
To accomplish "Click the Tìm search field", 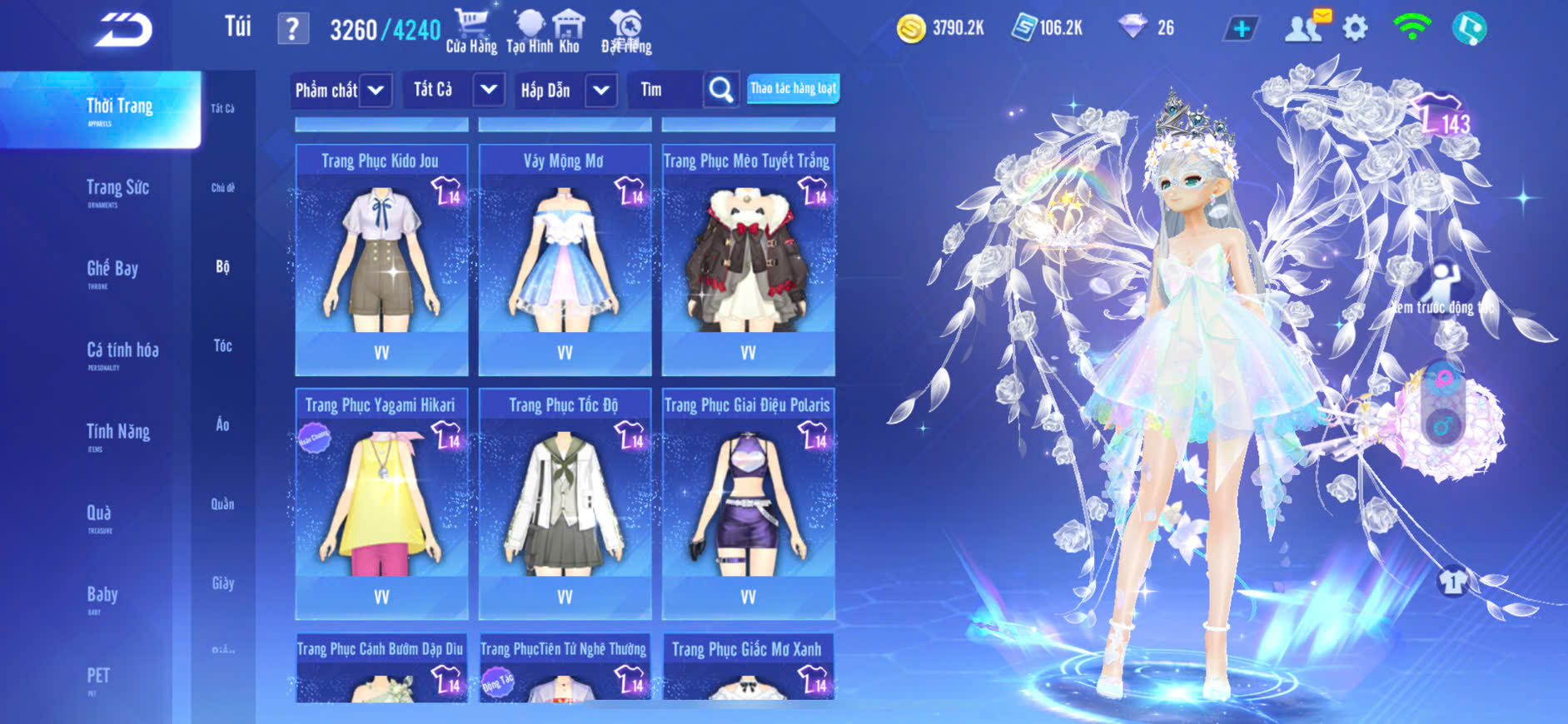I will tap(666, 90).
